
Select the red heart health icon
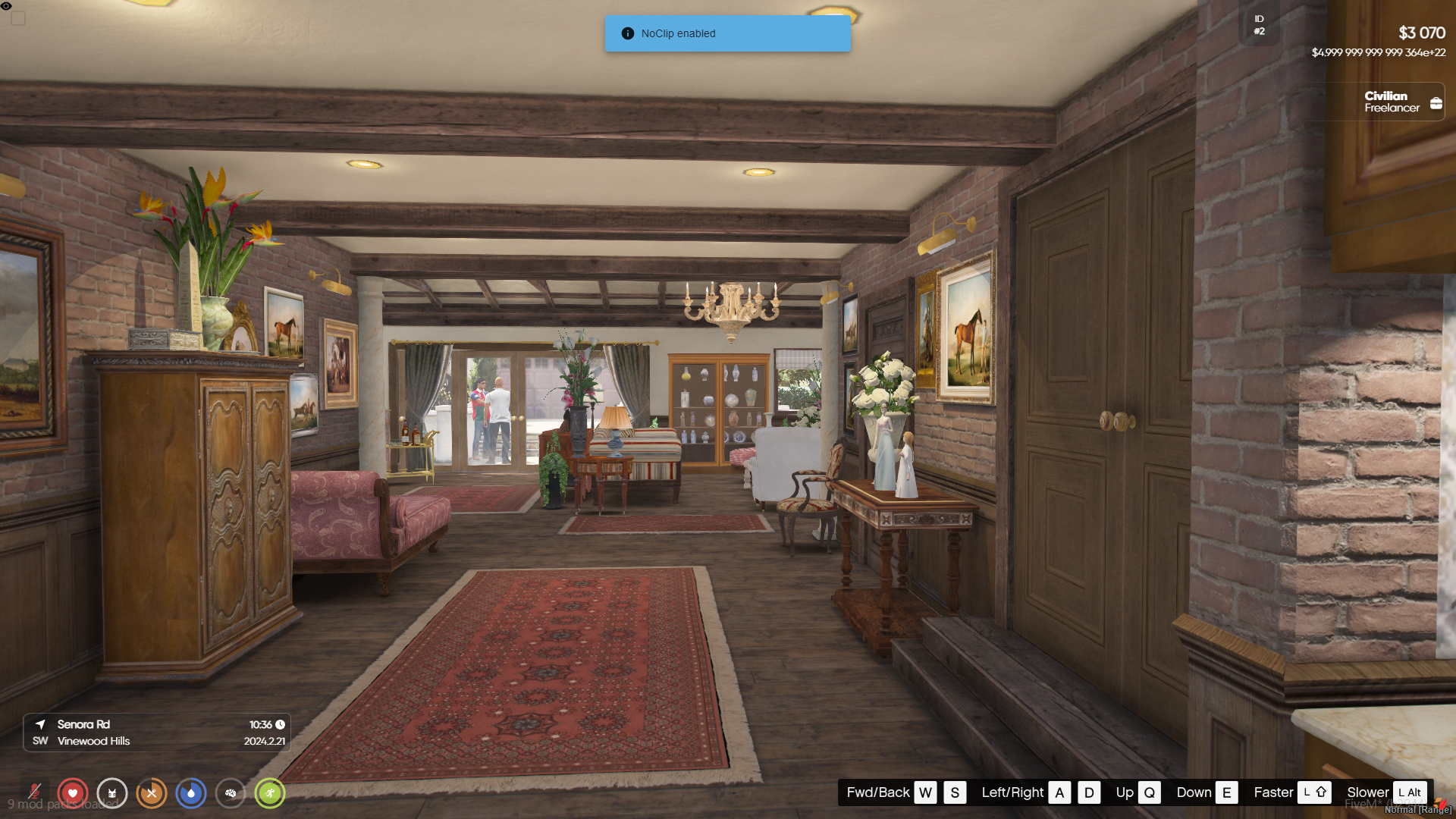[x=73, y=793]
